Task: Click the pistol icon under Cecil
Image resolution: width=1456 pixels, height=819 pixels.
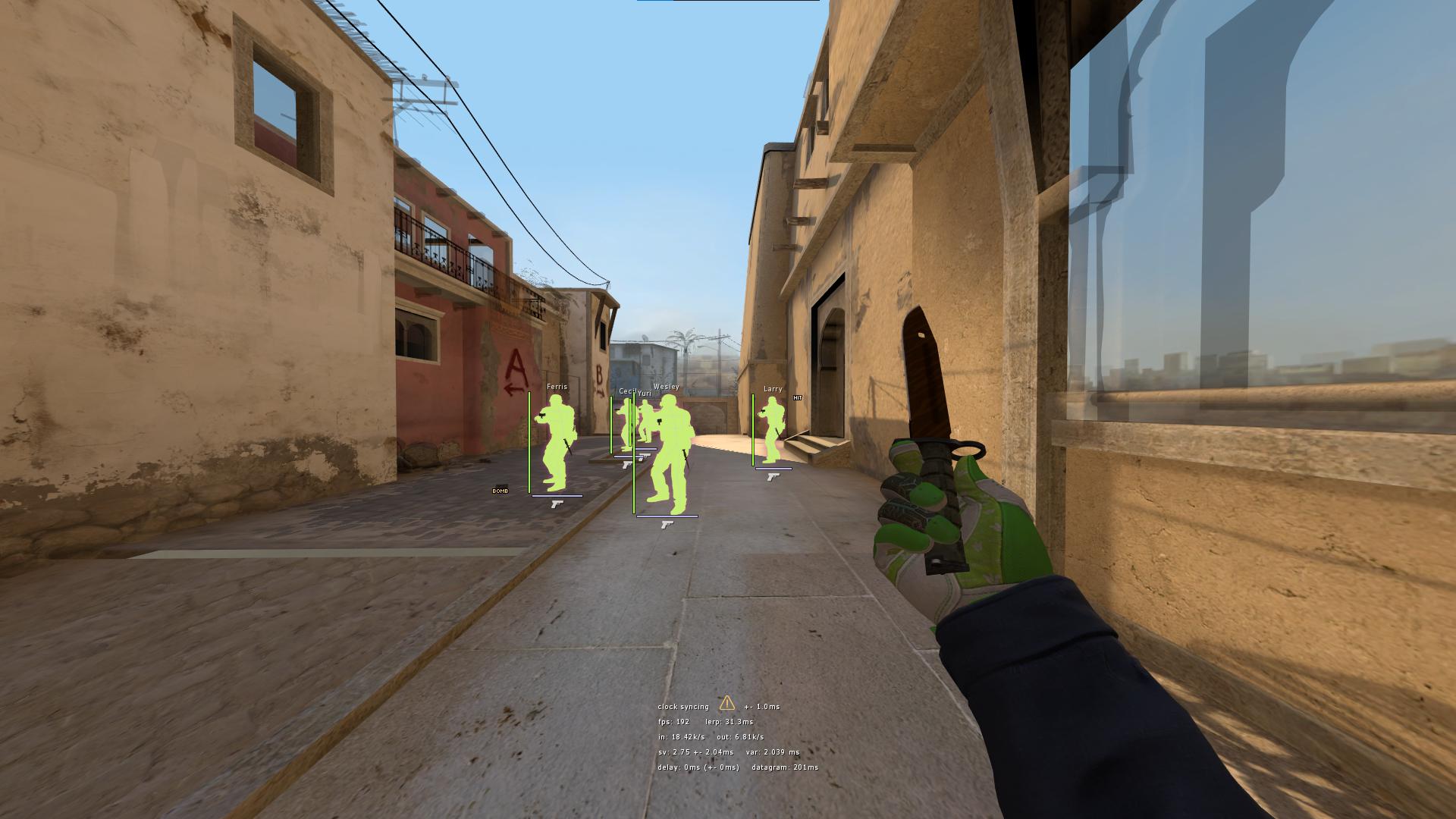Action: coord(628,465)
